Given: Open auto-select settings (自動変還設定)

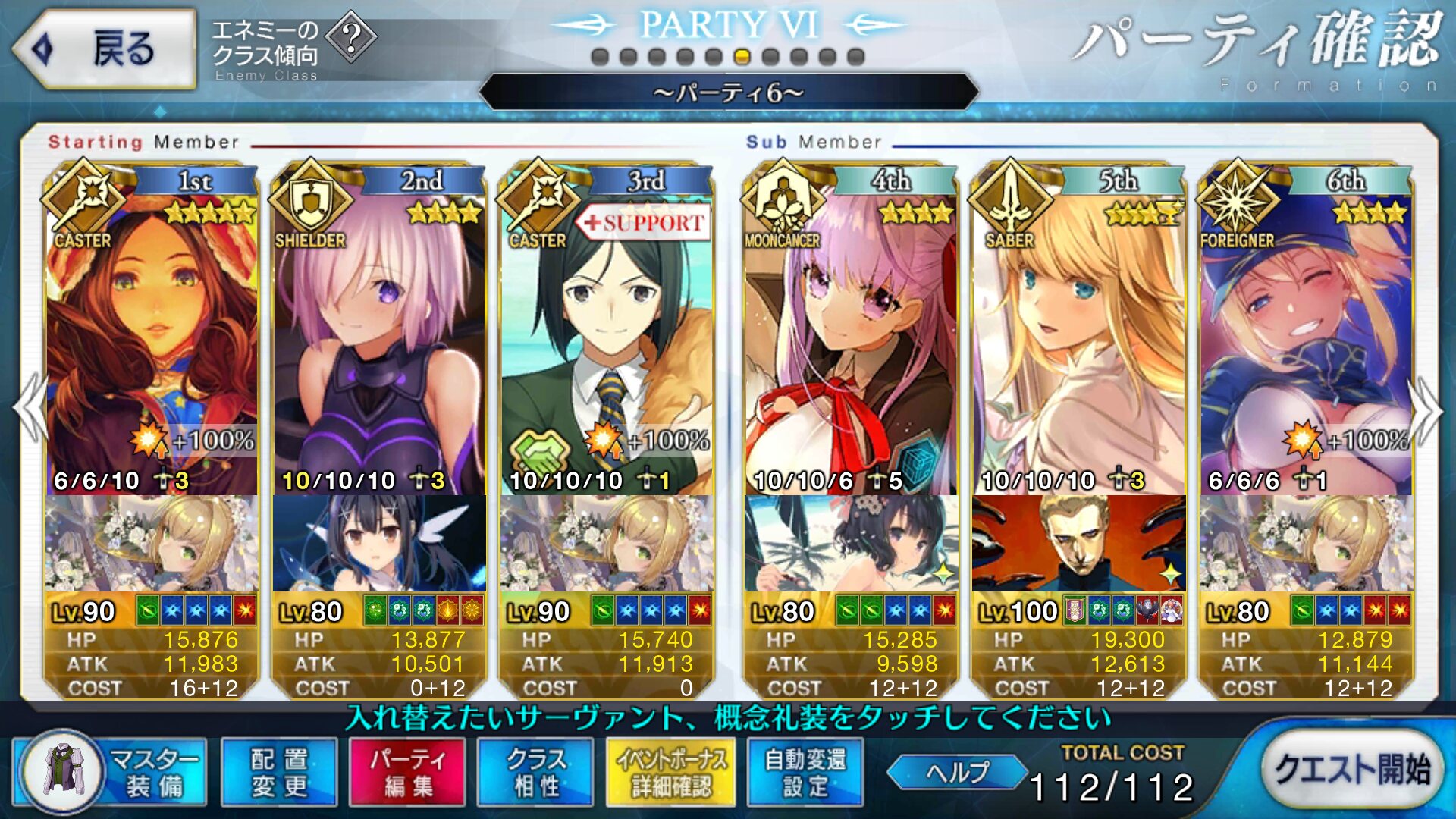Looking at the screenshot, I should tap(805, 772).
